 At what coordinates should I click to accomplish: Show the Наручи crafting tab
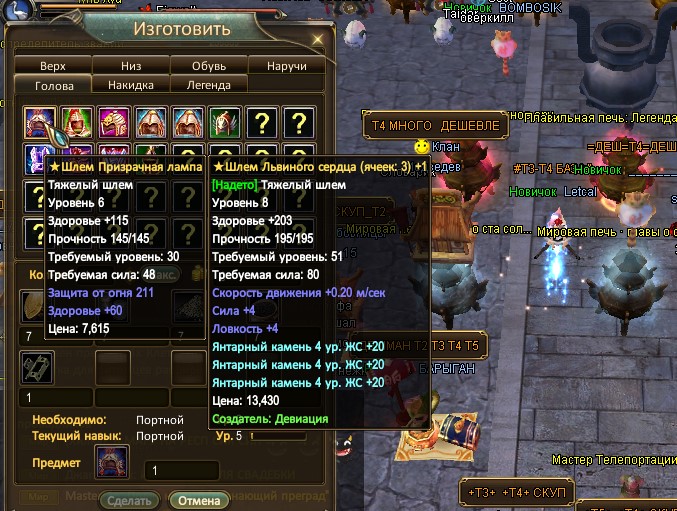(287, 66)
